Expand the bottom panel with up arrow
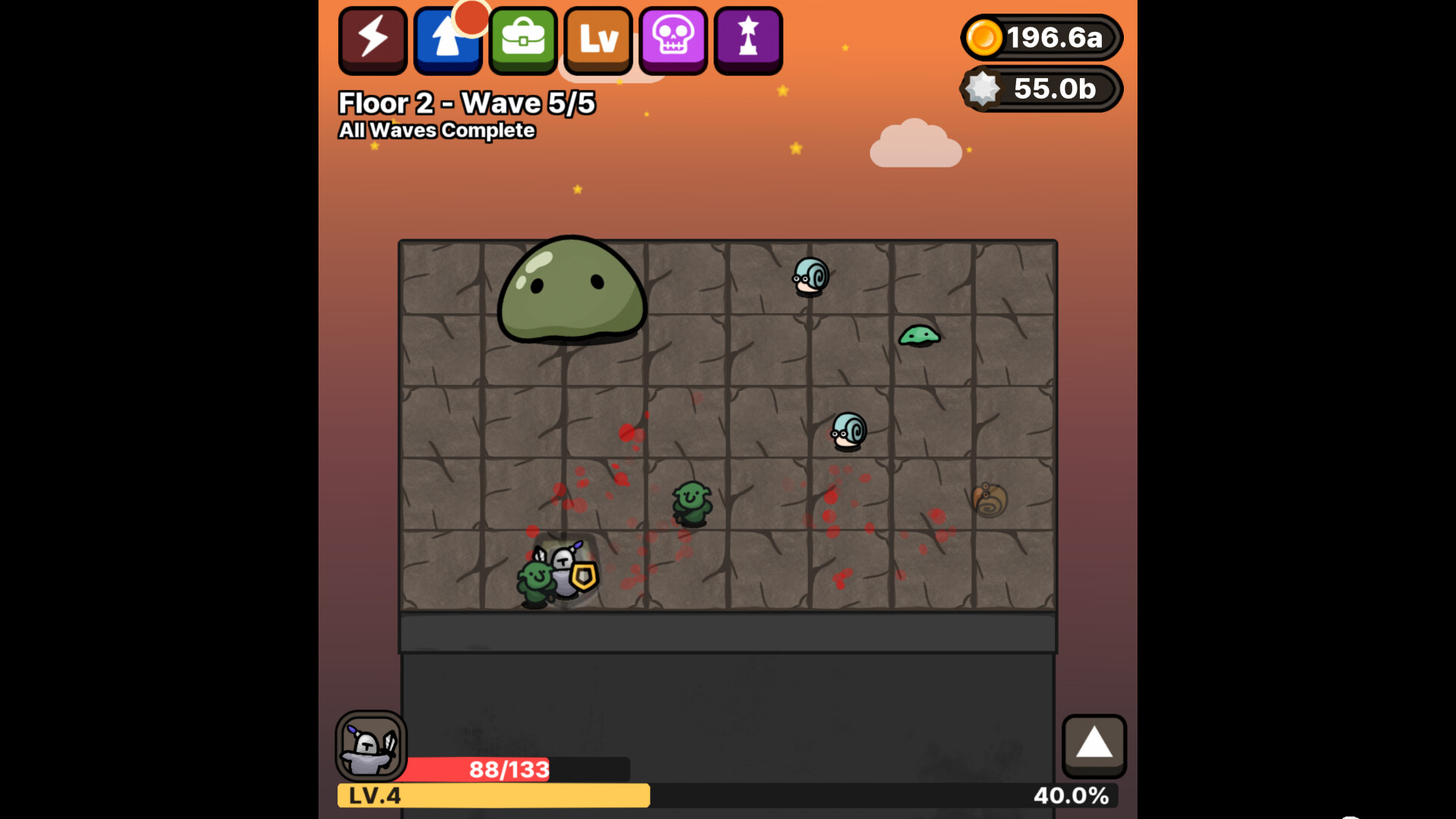Image resolution: width=1456 pixels, height=819 pixels. point(1094,747)
